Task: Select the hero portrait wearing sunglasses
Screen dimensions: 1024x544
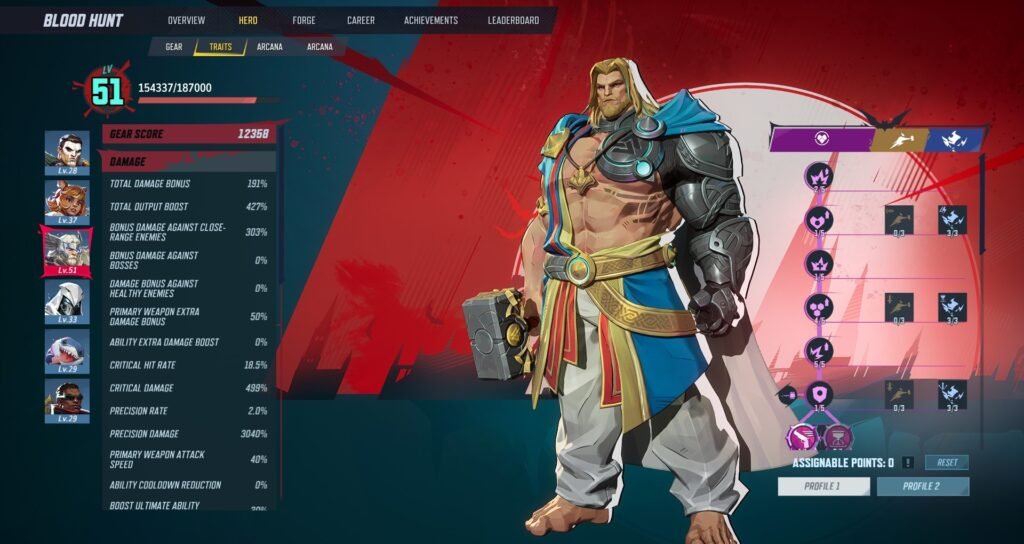Action: pos(67,398)
